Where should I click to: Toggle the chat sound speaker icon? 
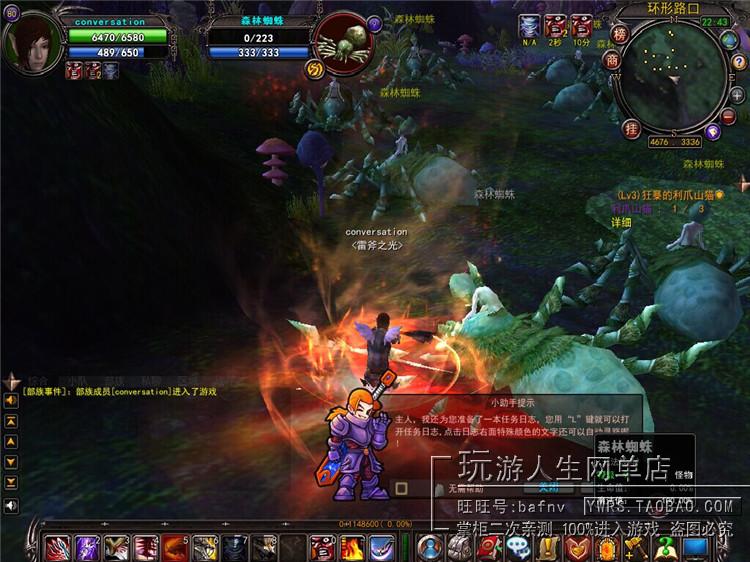pos(11,506)
